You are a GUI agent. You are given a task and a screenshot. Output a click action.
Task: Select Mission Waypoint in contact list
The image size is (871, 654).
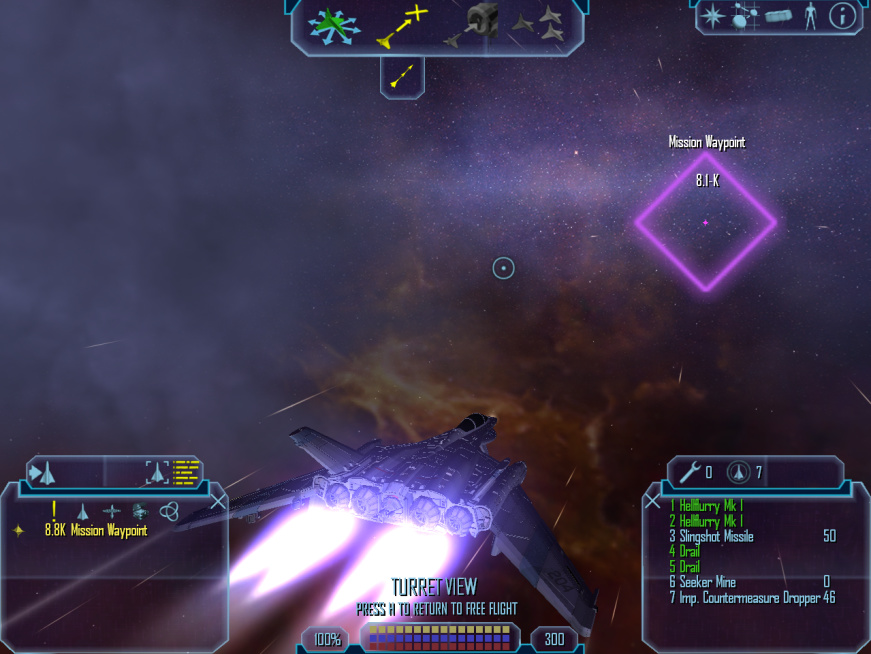[x=96, y=531]
